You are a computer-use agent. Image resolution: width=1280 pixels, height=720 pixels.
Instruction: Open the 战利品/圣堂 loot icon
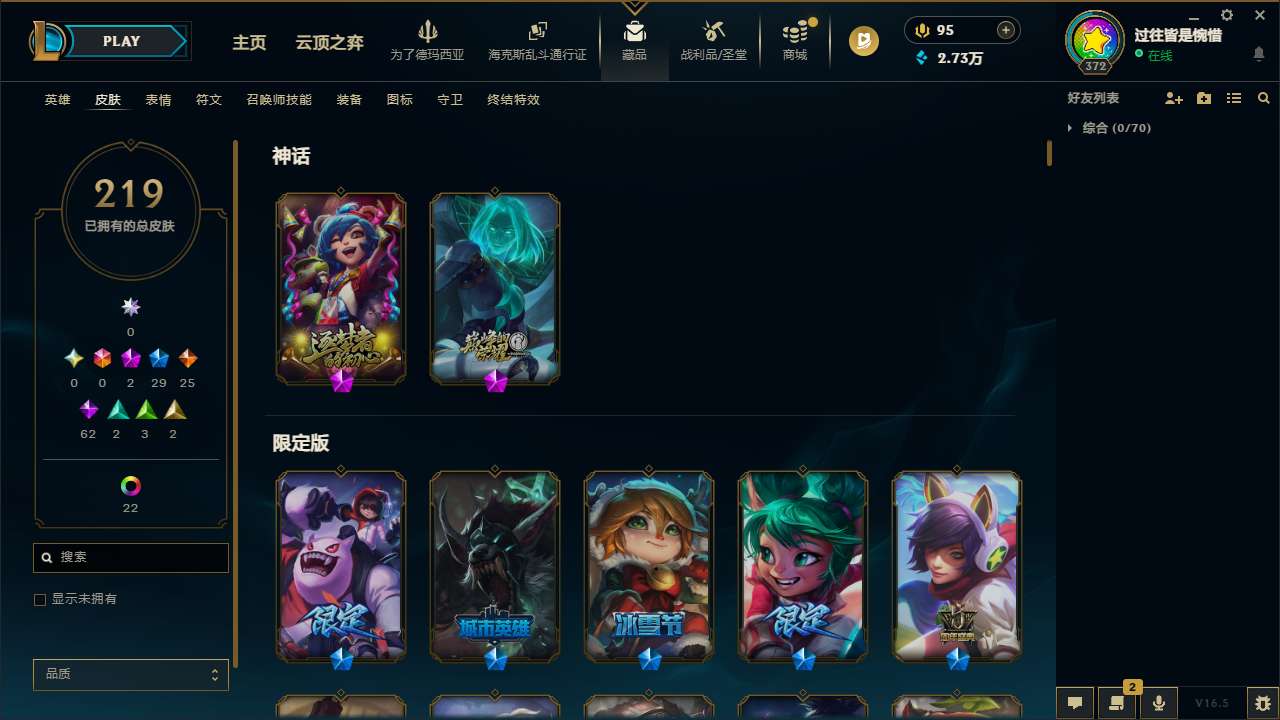[713, 40]
